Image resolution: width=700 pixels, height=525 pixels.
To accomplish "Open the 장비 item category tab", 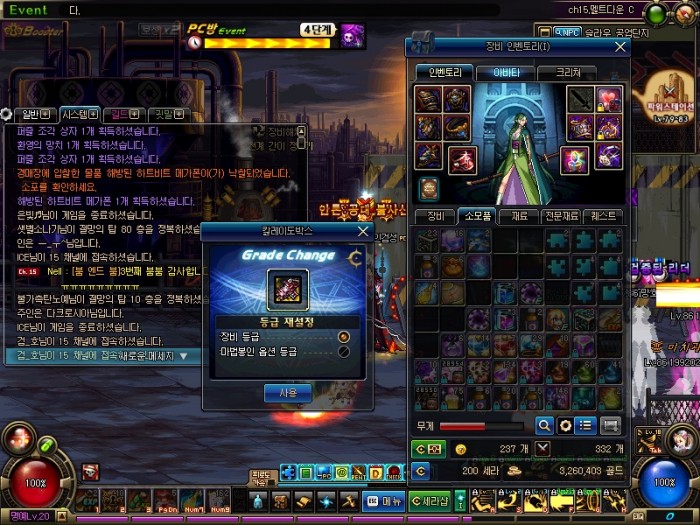I will click(x=436, y=216).
